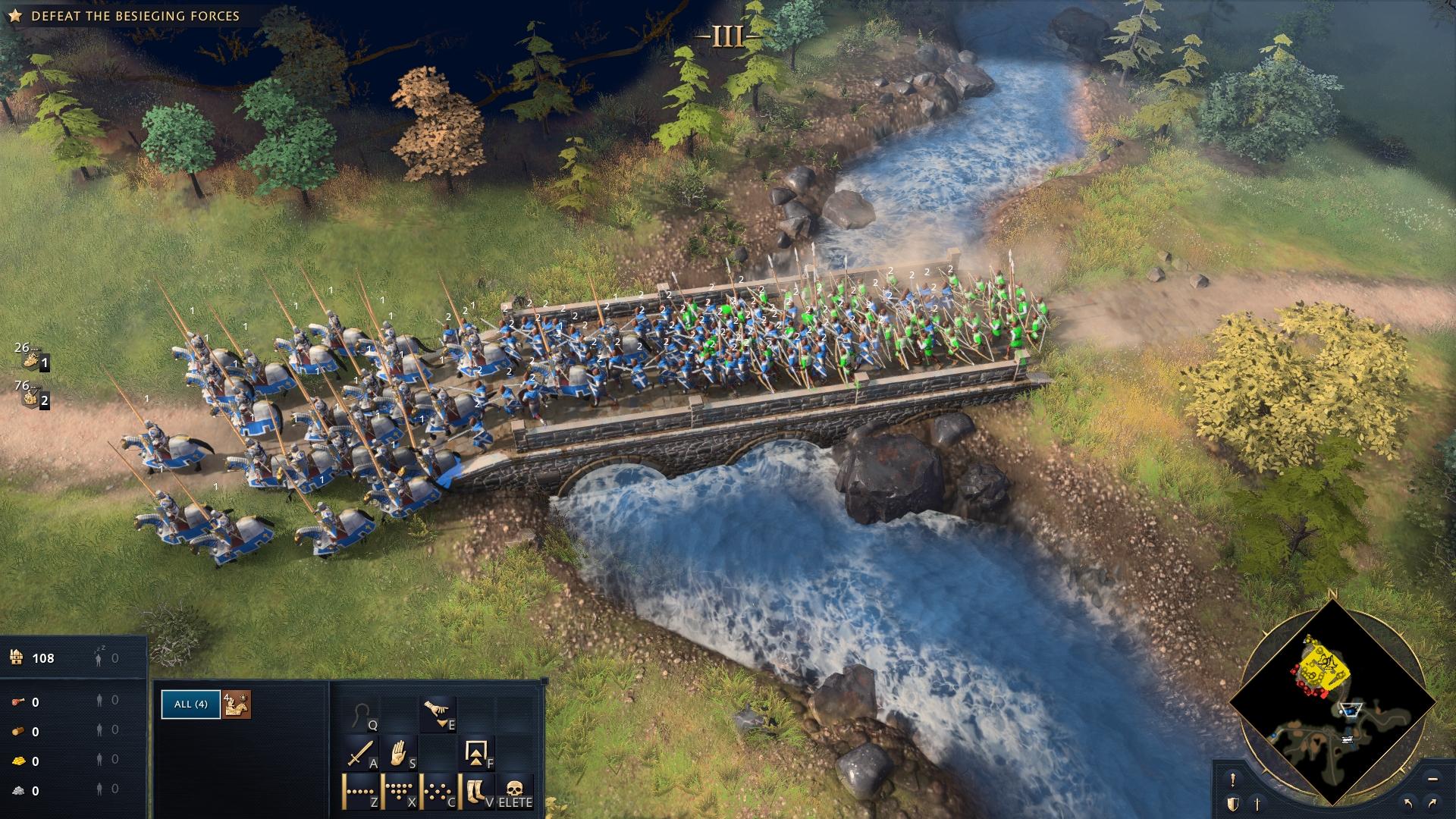Click the lancer unit group portrait
The image size is (1456, 819).
tap(236, 704)
